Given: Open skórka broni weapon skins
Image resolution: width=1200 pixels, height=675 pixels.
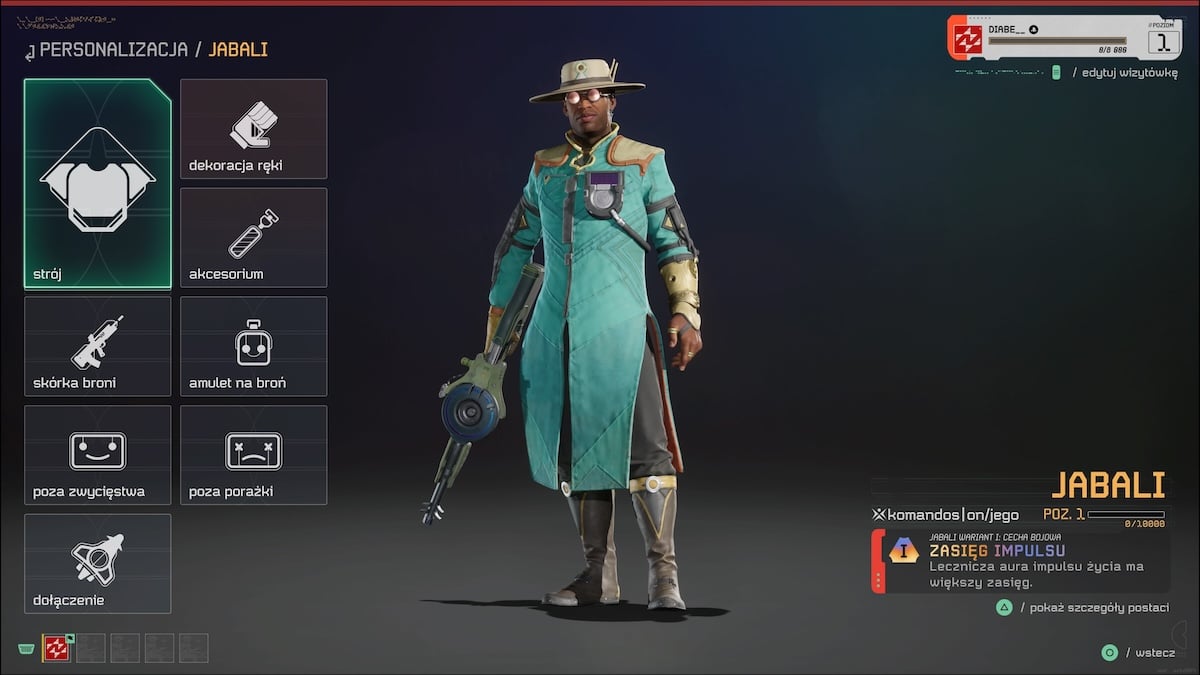Looking at the screenshot, I should click(x=98, y=346).
